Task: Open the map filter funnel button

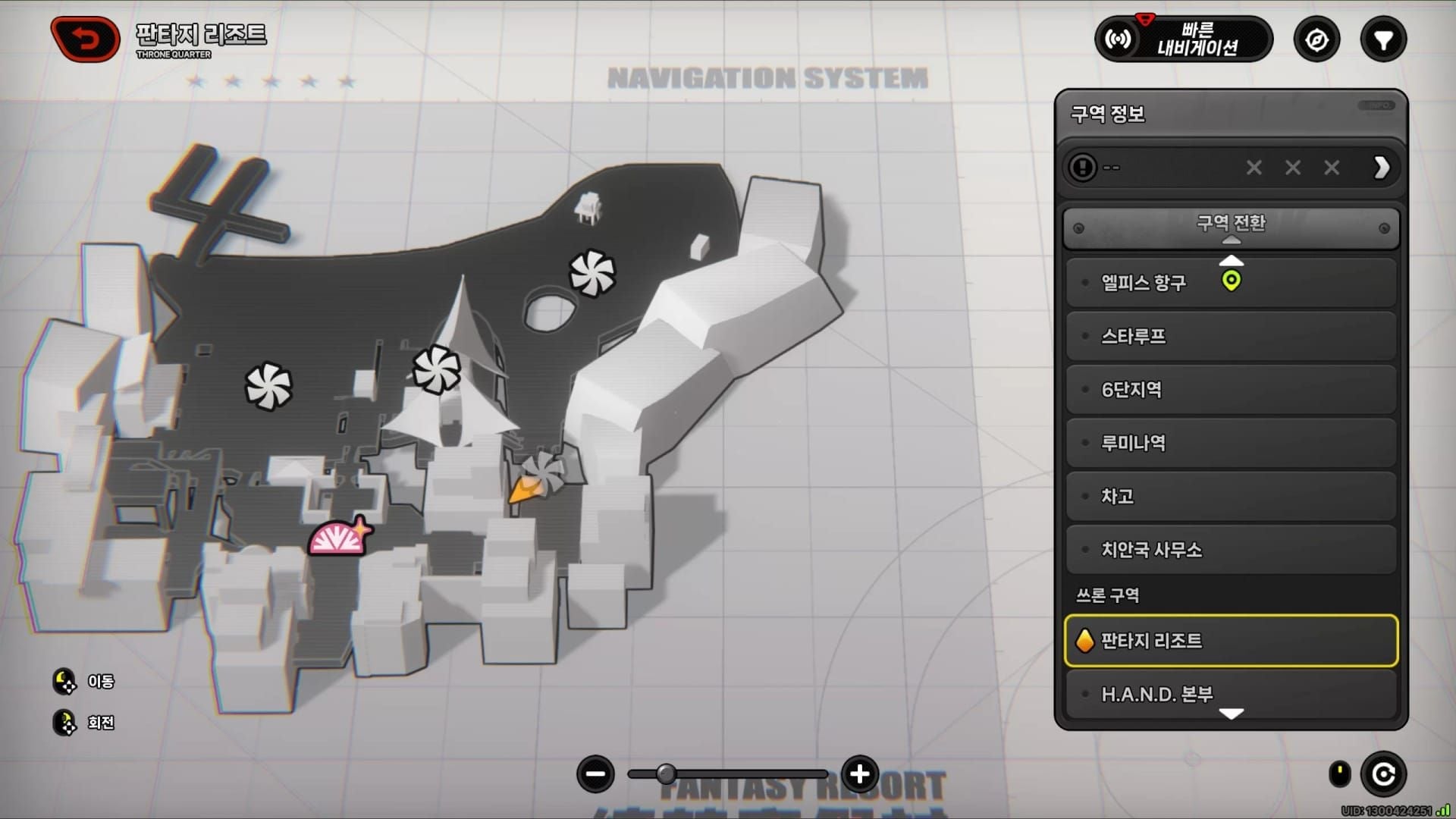Action: point(1383,39)
